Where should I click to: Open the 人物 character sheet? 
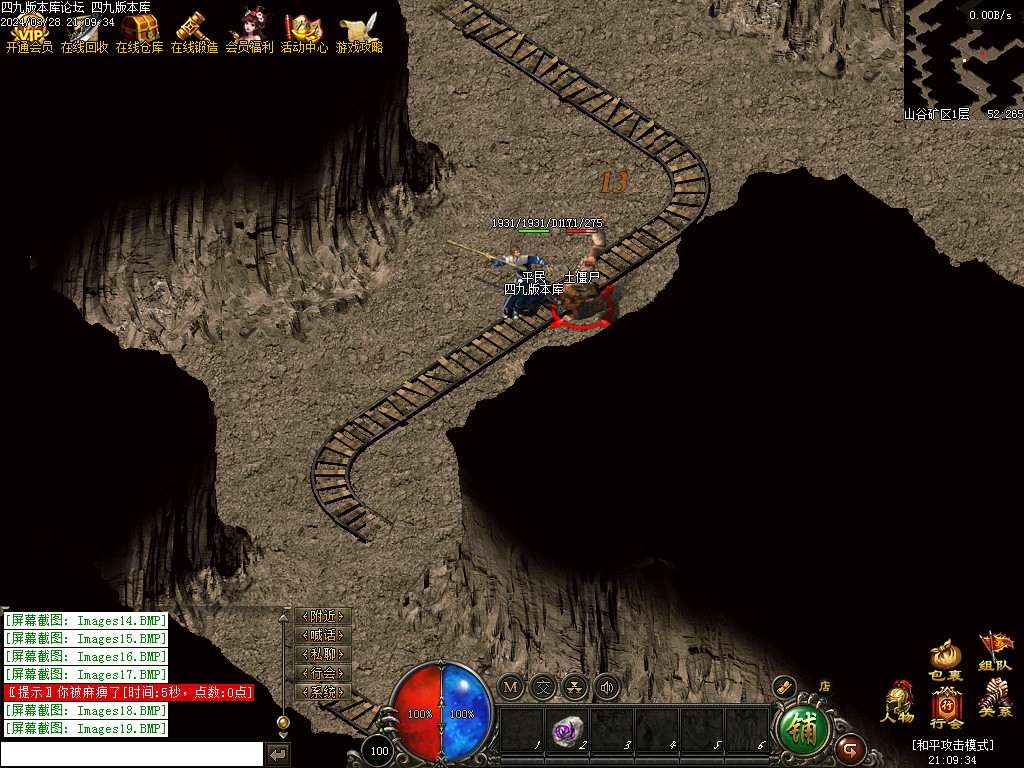897,702
